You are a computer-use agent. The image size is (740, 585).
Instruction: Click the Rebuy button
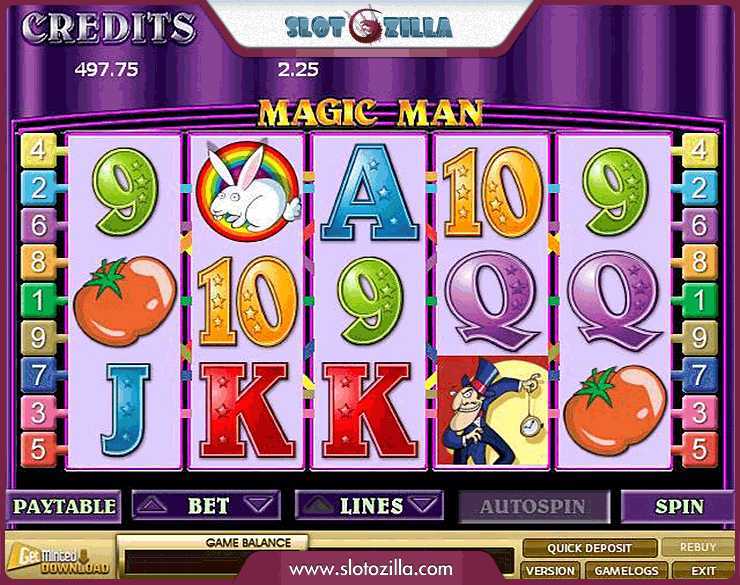click(x=698, y=548)
